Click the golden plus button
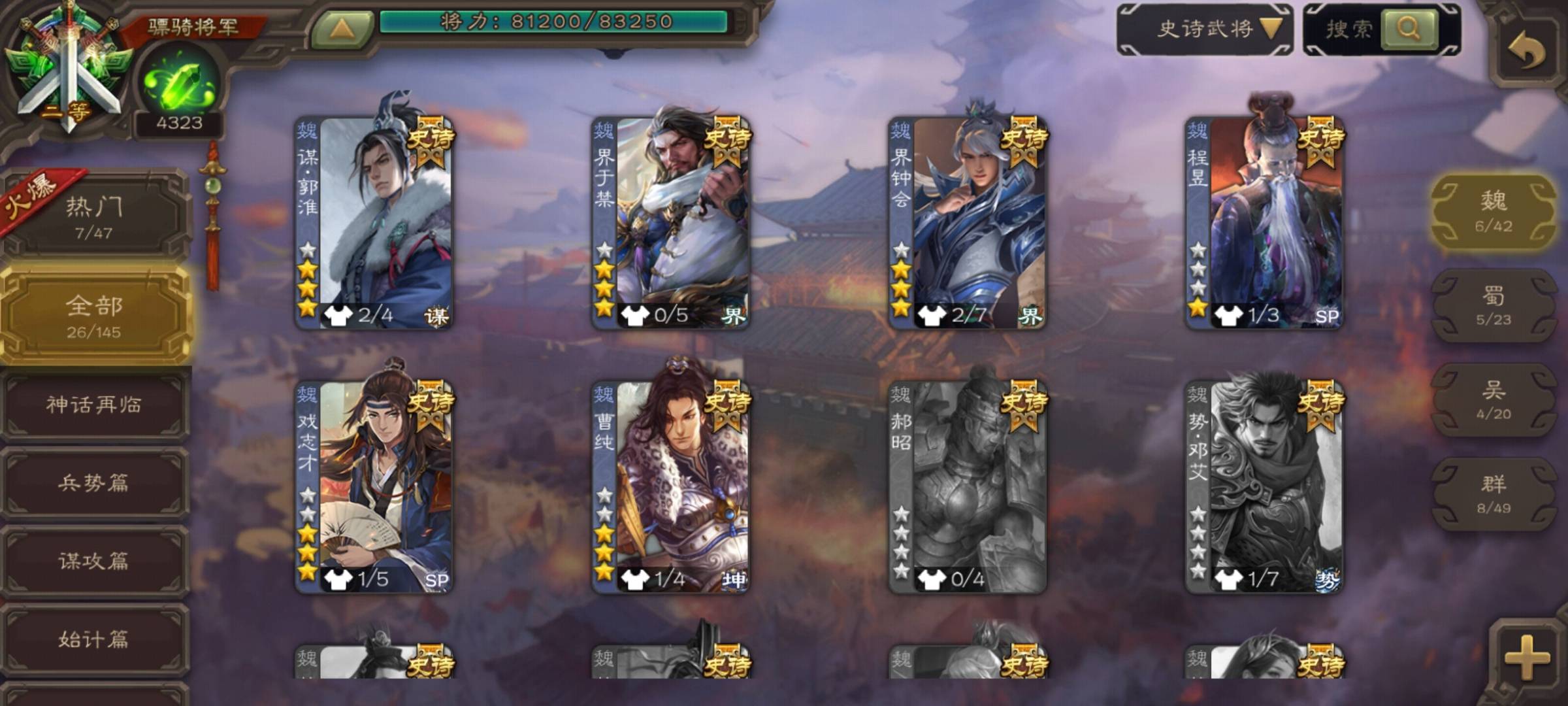This screenshot has height=706, width=1568. coord(1526,656)
